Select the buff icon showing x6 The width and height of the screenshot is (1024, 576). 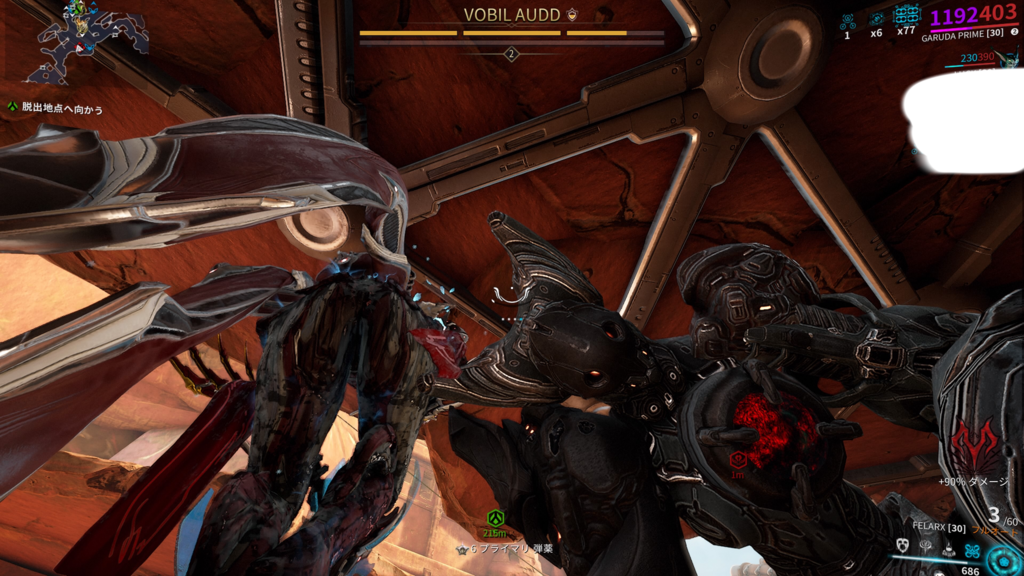pos(876,19)
